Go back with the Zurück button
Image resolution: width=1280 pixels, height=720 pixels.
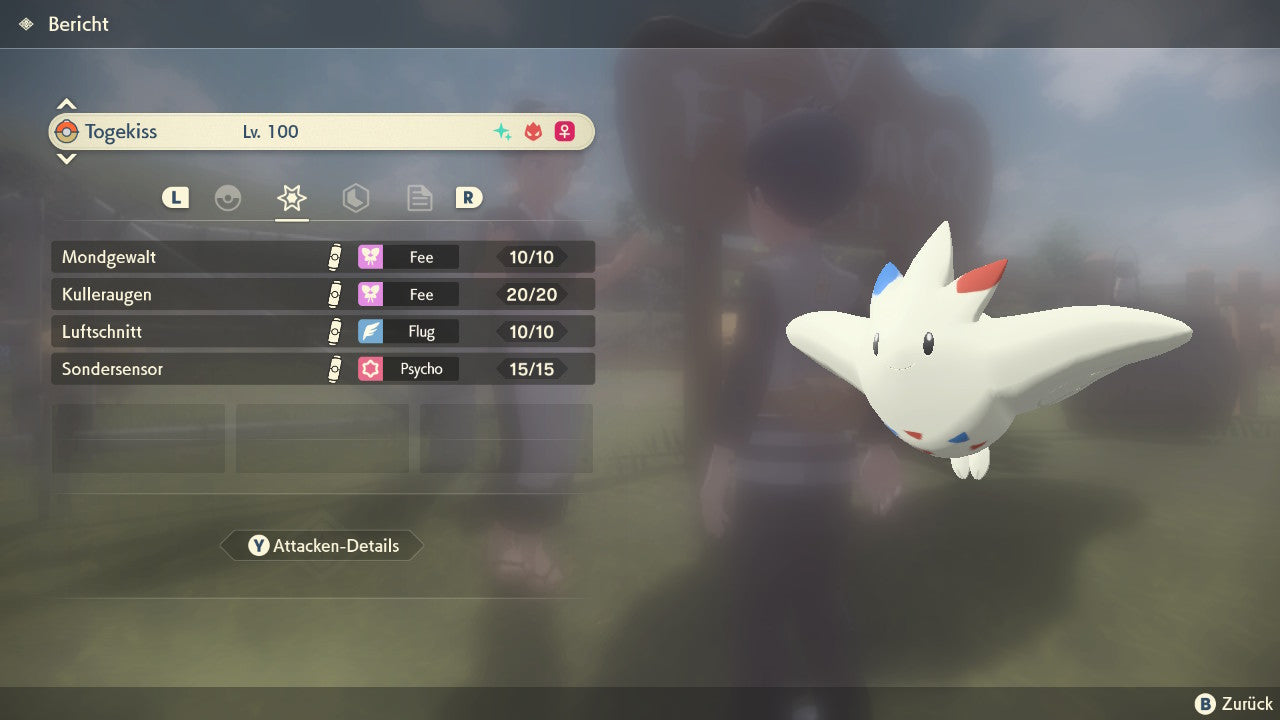tap(1234, 704)
